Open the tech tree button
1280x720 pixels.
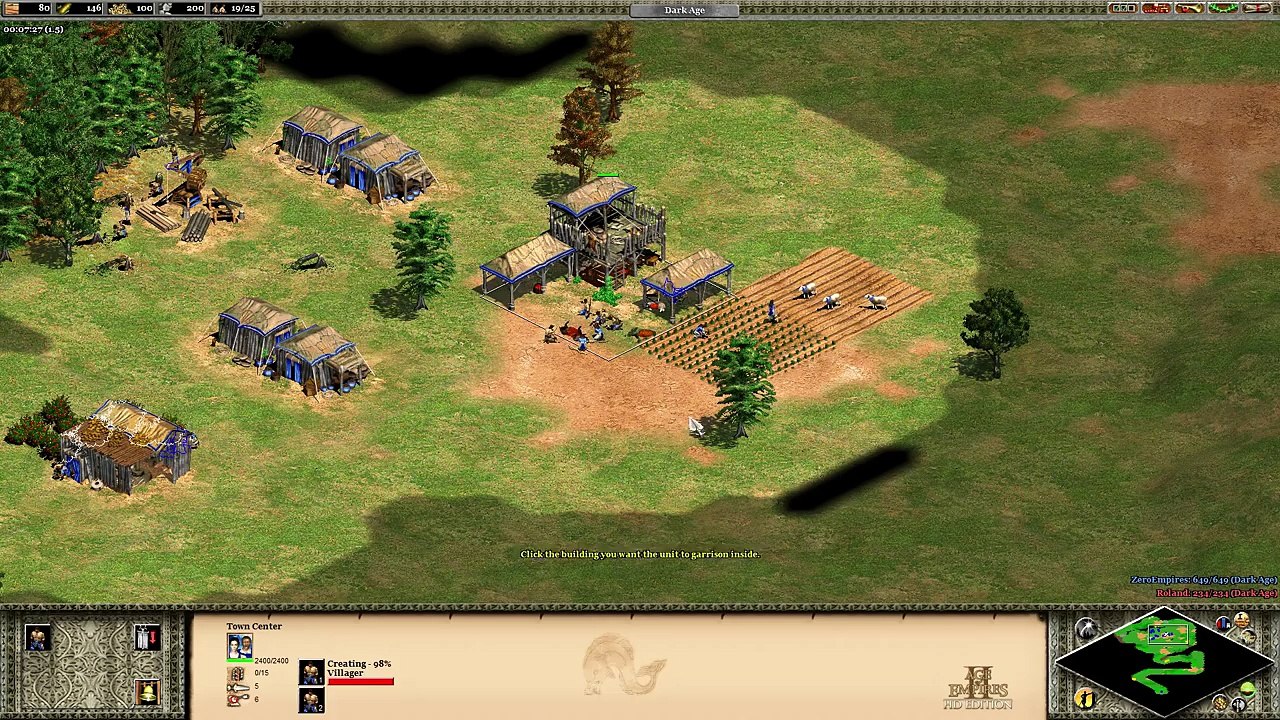coord(1156,9)
